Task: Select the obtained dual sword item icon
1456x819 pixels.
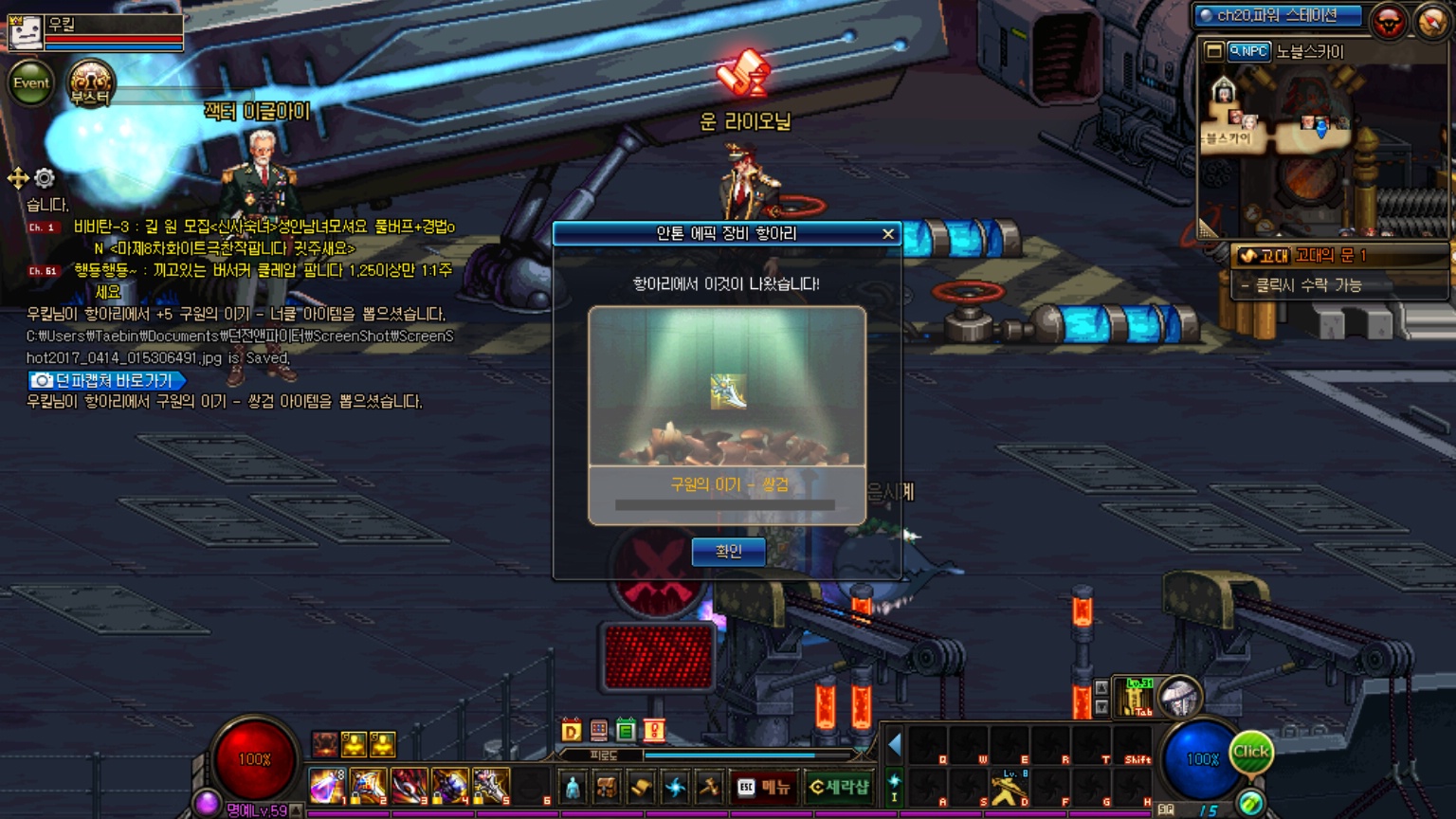Action: pos(728,391)
